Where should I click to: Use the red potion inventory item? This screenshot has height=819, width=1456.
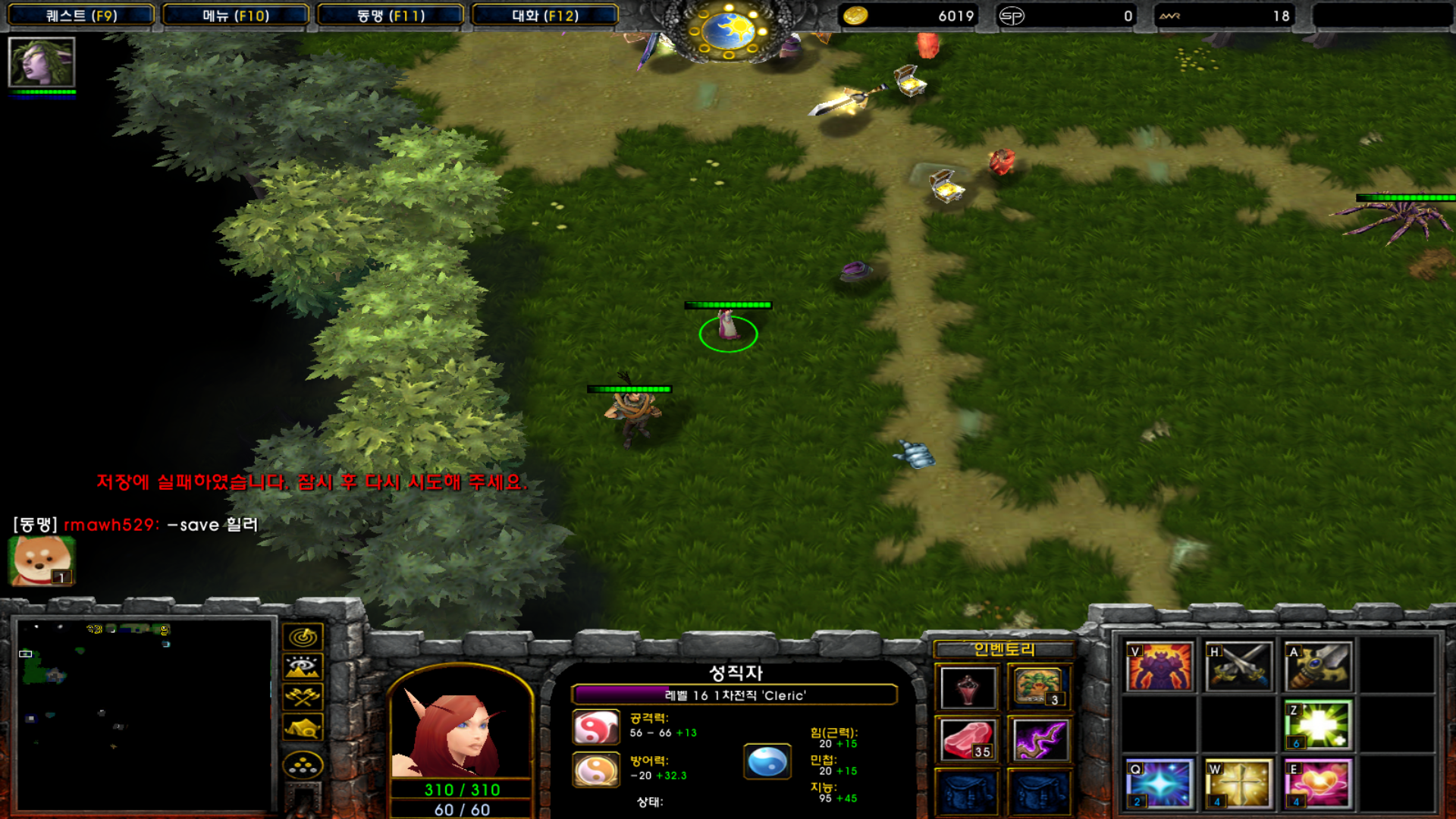[x=968, y=688]
